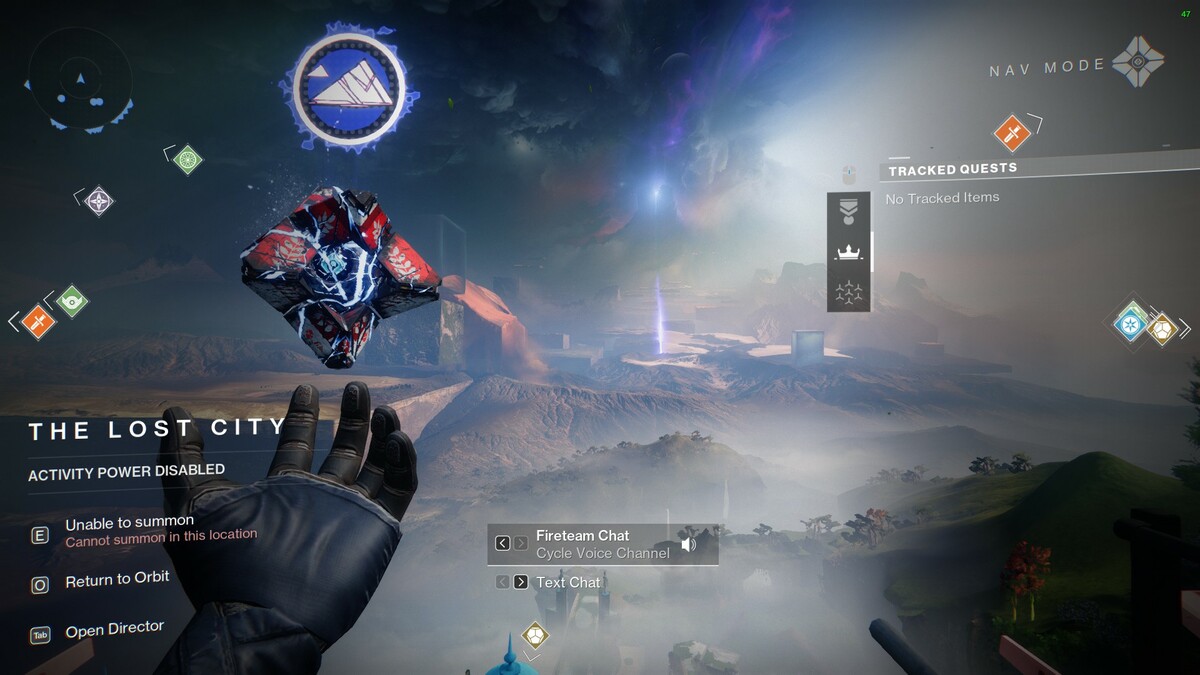This screenshot has width=1200, height=675.
Task: Select the gold engram marker beside the snowflake
Action: (1161, 328)
